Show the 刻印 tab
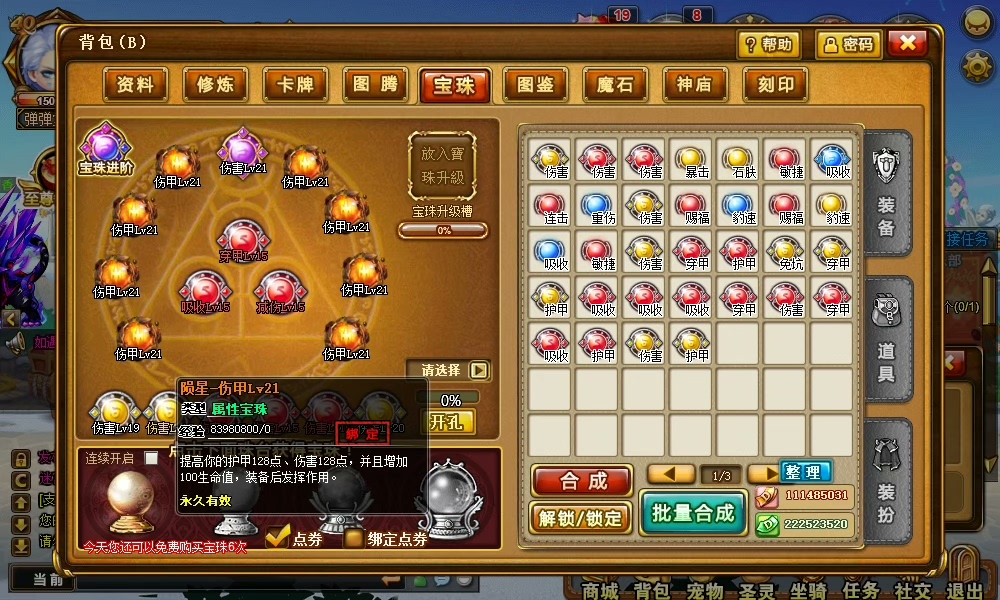1000x600 pixels. [x=774, y=85]
